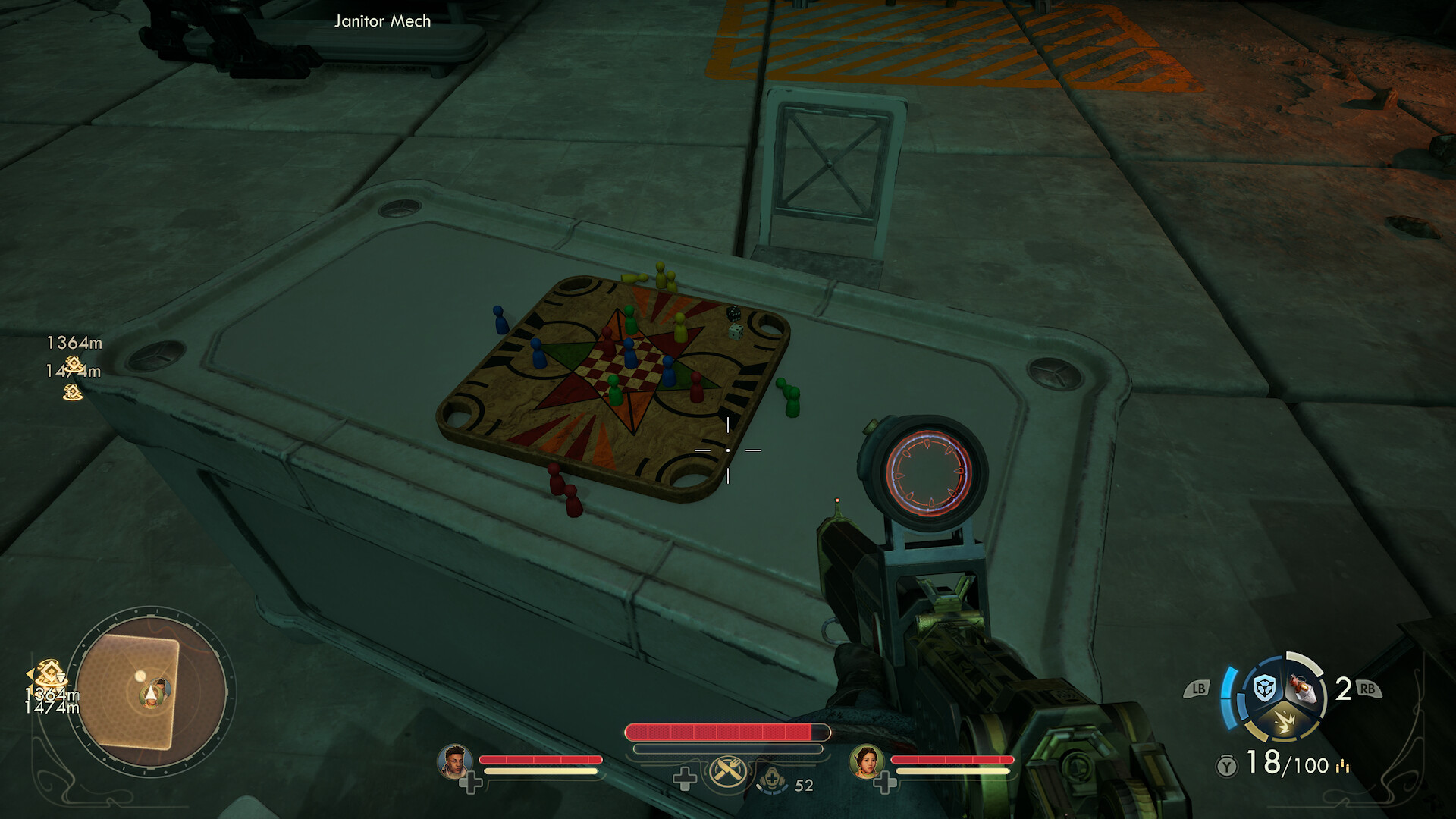Select the male companion portrait
Image resolution: width=1456 pixels, height=819 pixels.
454,762
